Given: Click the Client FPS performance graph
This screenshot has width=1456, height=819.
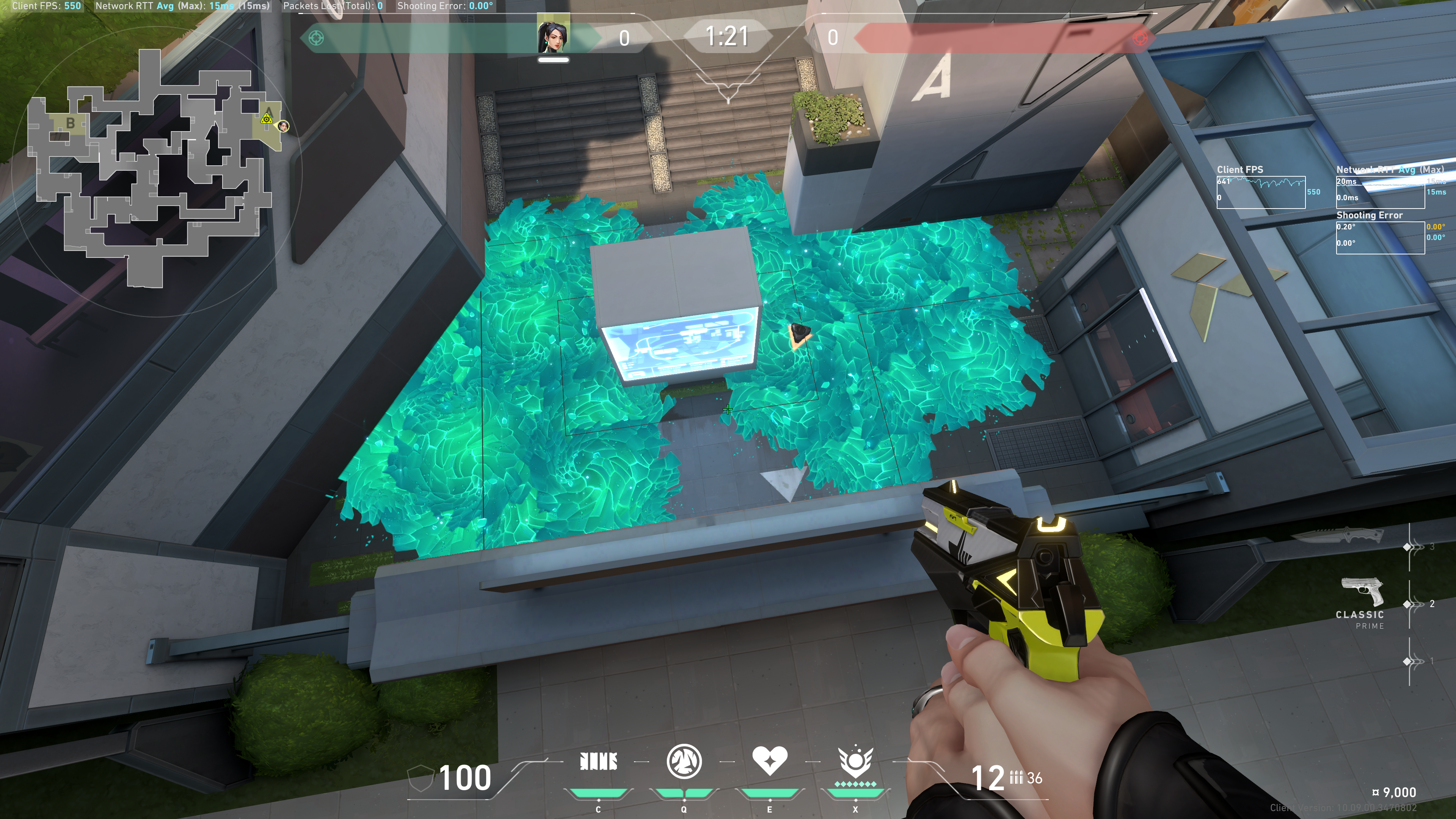Looking at the screenshot, I should coord(1260,192).
